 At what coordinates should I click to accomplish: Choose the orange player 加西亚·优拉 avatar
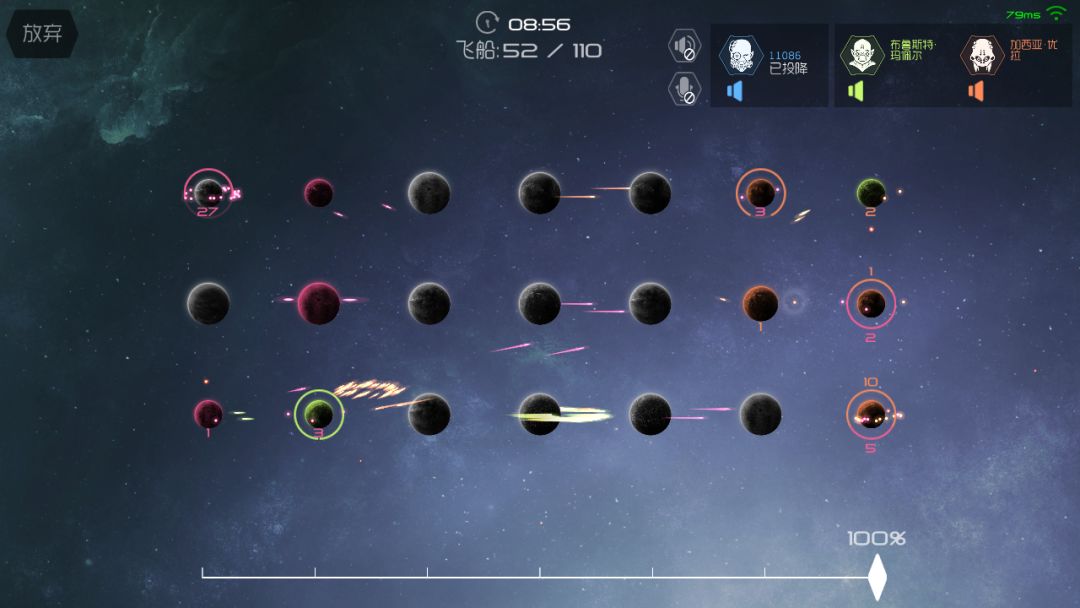(982, 55)
